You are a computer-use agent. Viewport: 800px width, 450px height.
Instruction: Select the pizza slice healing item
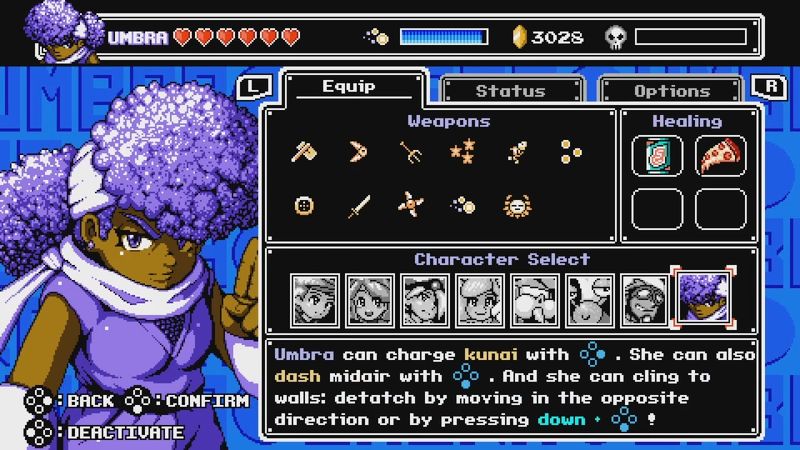pyautogui.click(x=720, y=156)
